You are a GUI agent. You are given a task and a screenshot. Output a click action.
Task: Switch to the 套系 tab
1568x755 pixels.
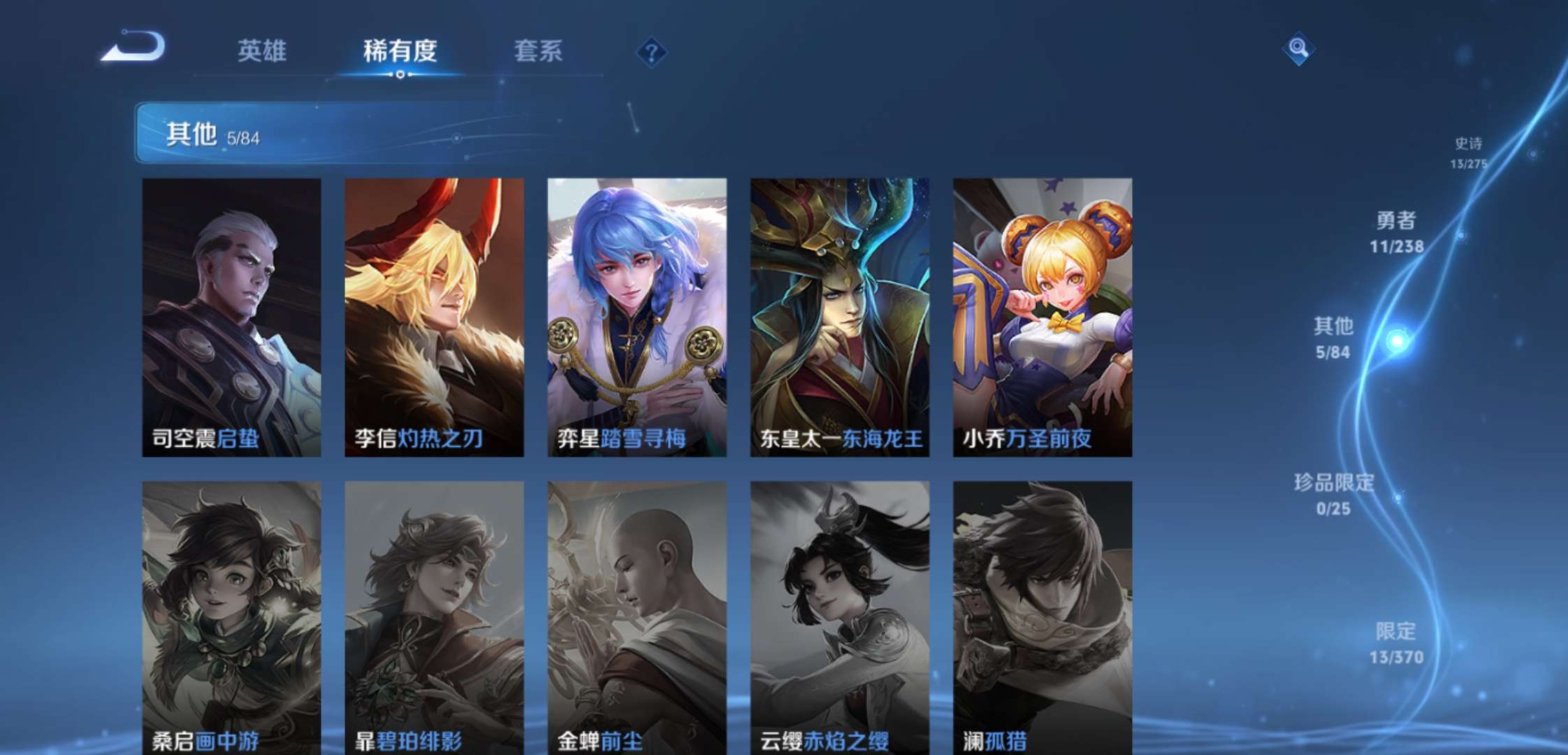coord(538,52)
